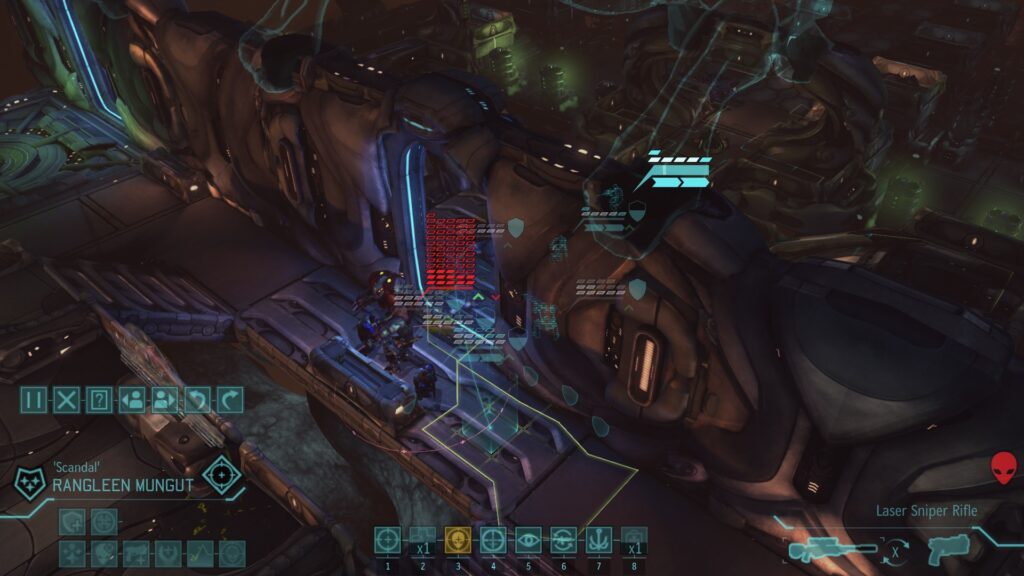Use the highlighted yellow Headshot ability

coord(458,540)
